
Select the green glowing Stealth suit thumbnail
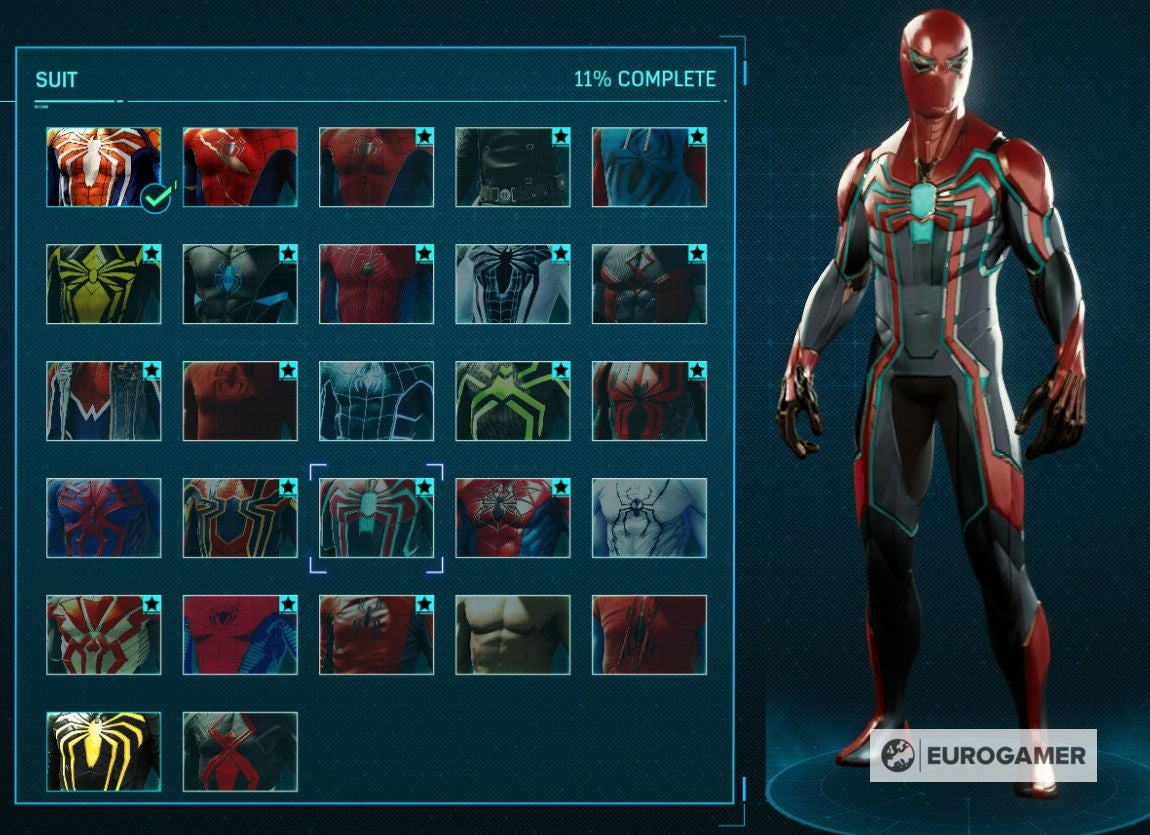512,401
